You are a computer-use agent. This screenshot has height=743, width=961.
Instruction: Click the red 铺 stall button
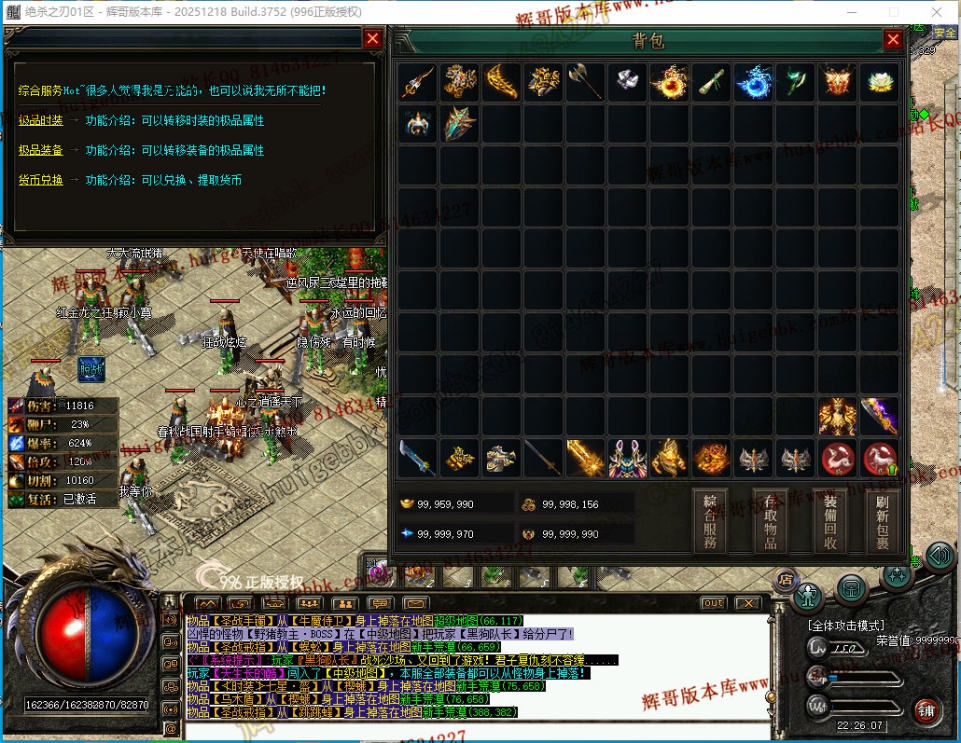[927, 711]
